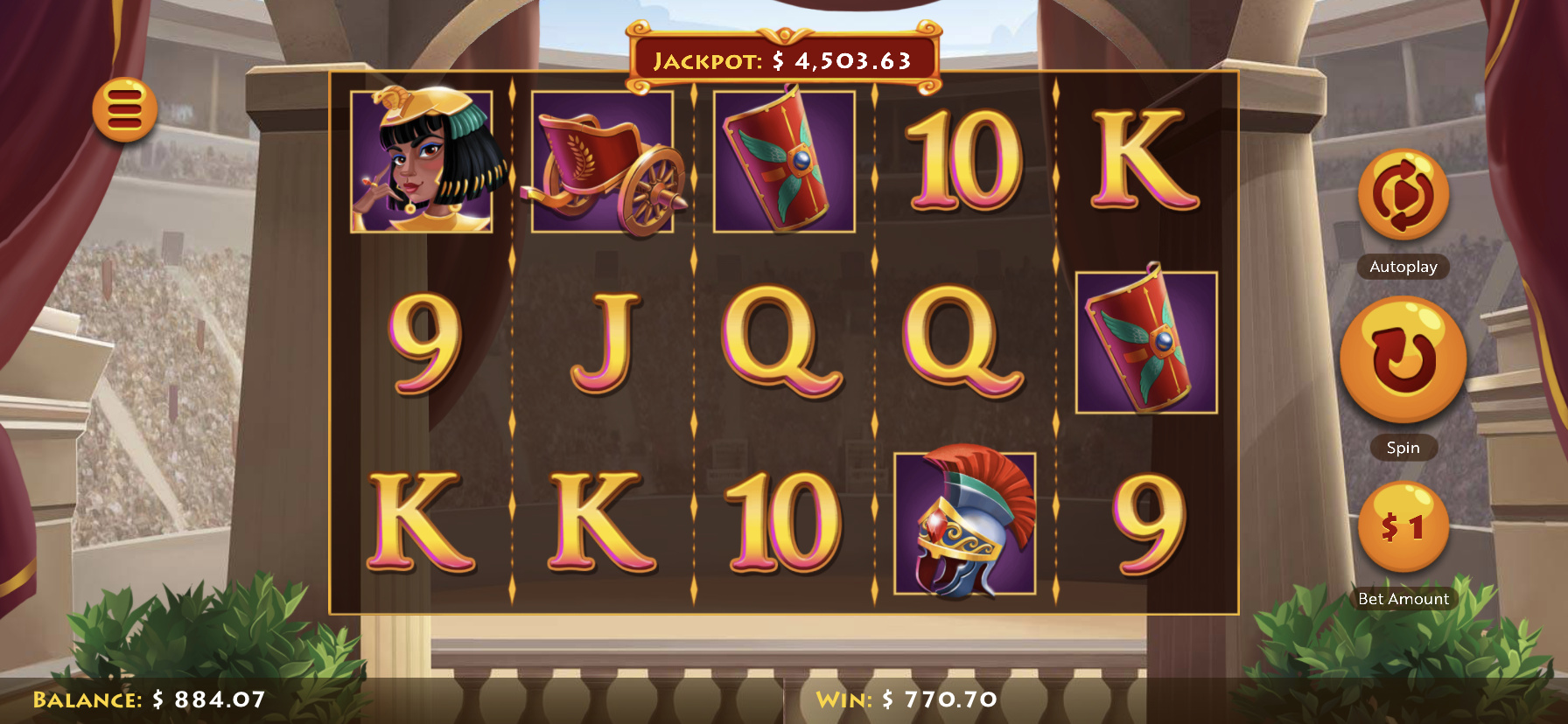Change the $1 bet amount
The height and width of the screenshot is (724, 1568).
click(x=1403, y=527)
